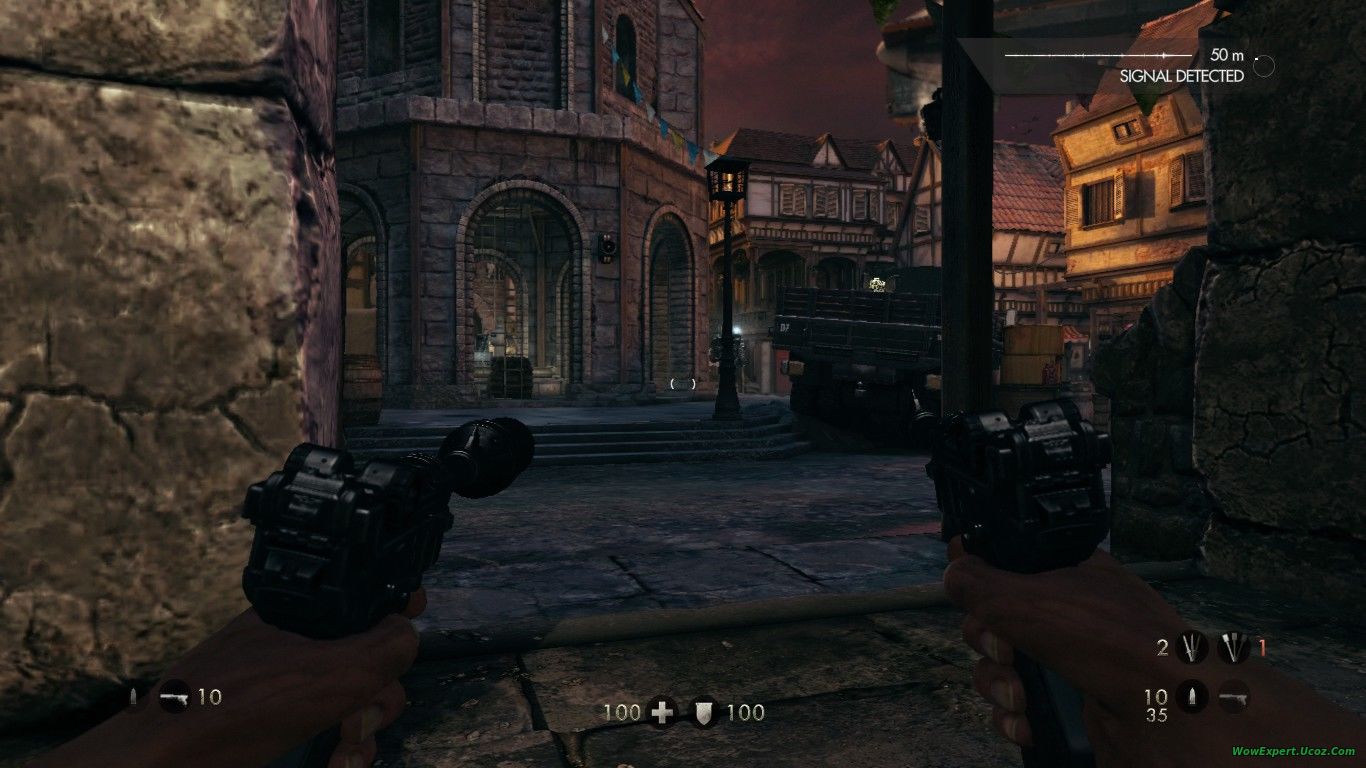Click the Signal Detected tracker

coord(1181,76)
